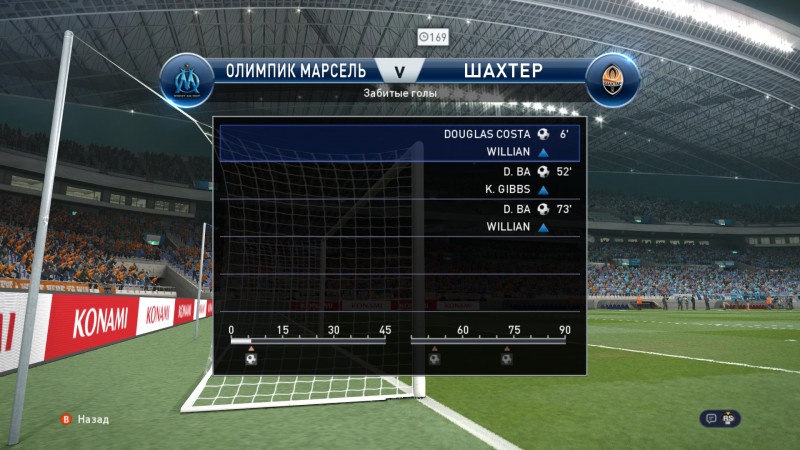The image size is (800, 450).
Task: Select Douglas Costa's 6' goal row
Action: tap(400, 142)
